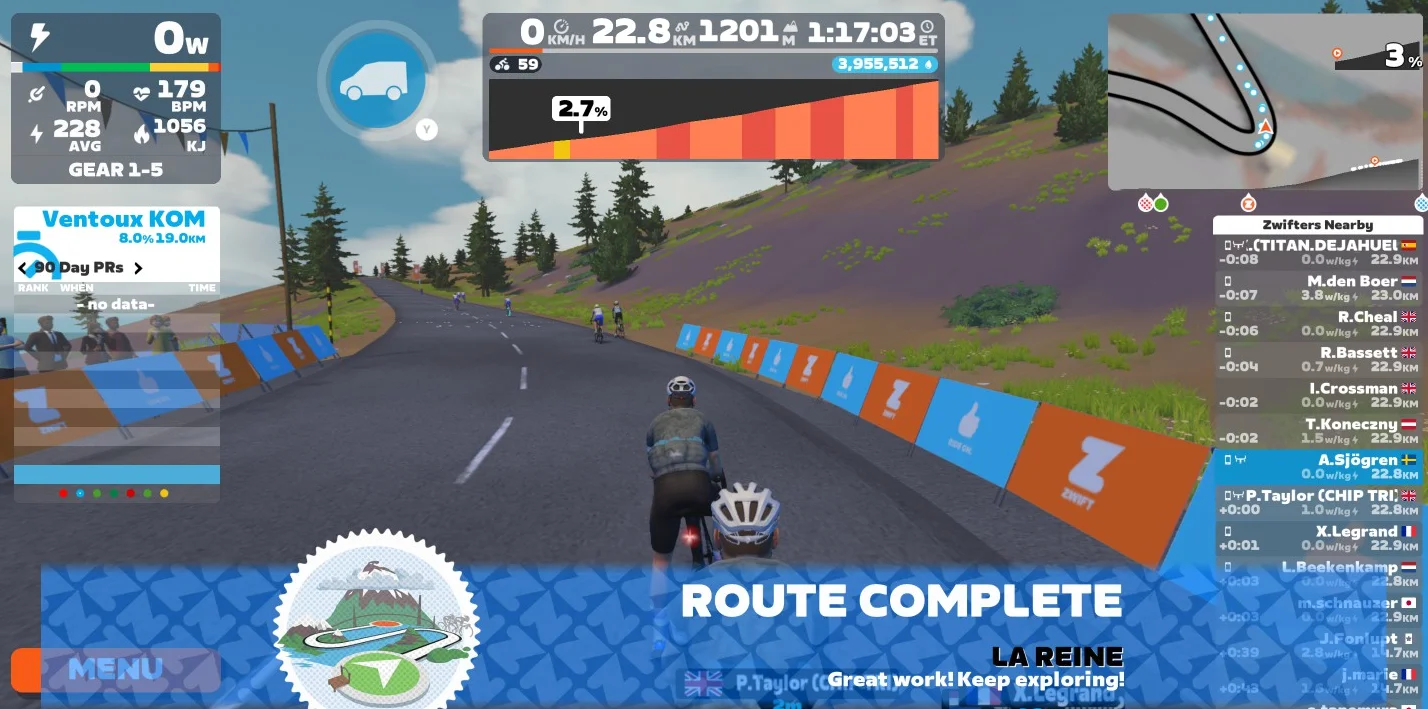Select X.Legrand in nearby riders
The image size is (1428, 709).
(1318, 539)
